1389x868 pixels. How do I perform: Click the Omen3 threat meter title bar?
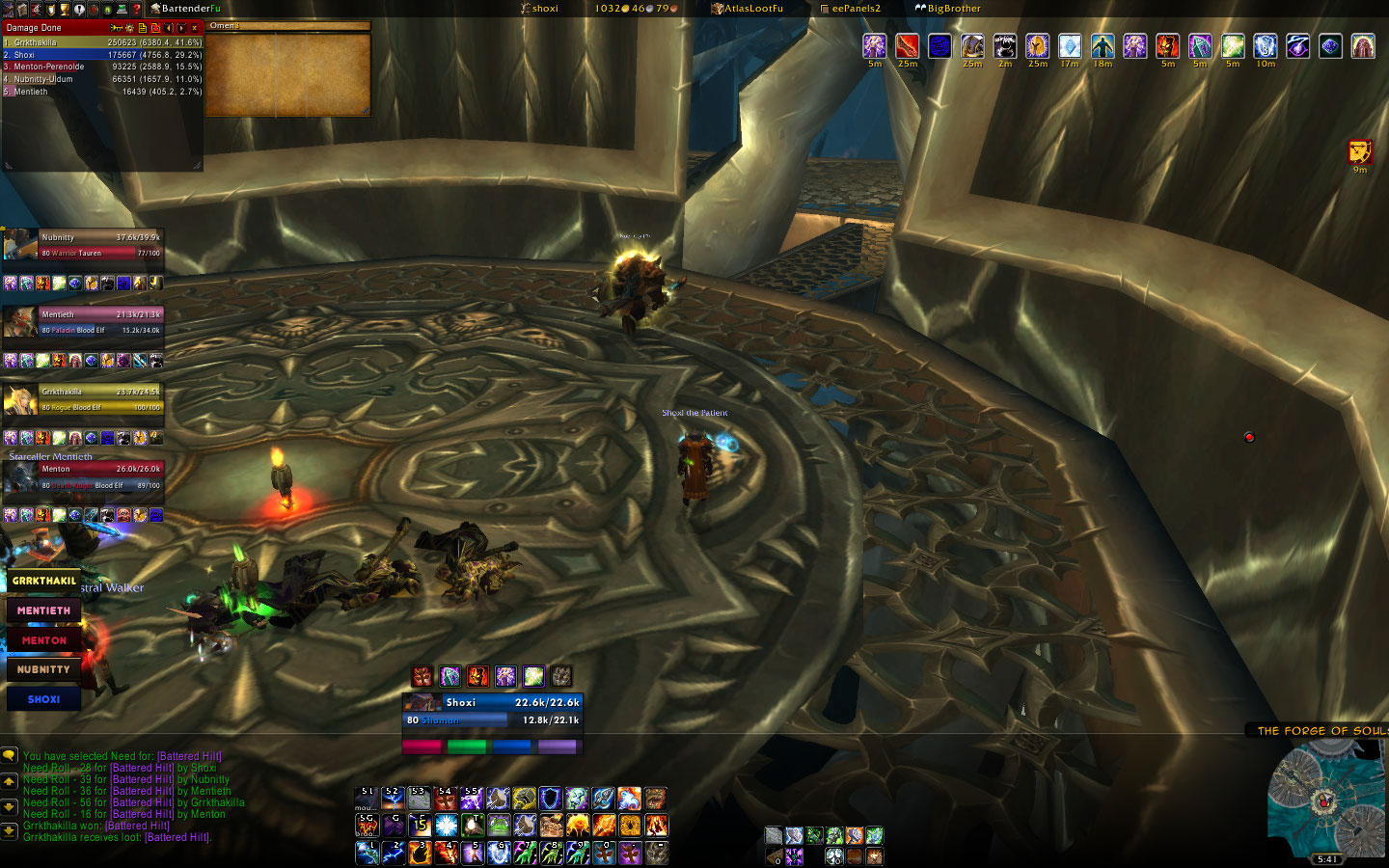tap(287, 26)
